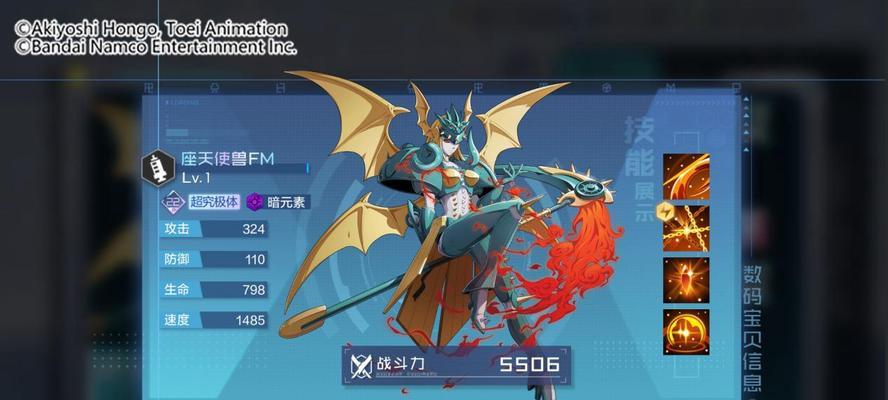Select the fiery swirl skill icon
This screenshot has width=888, height=400.
click(686, 176)
